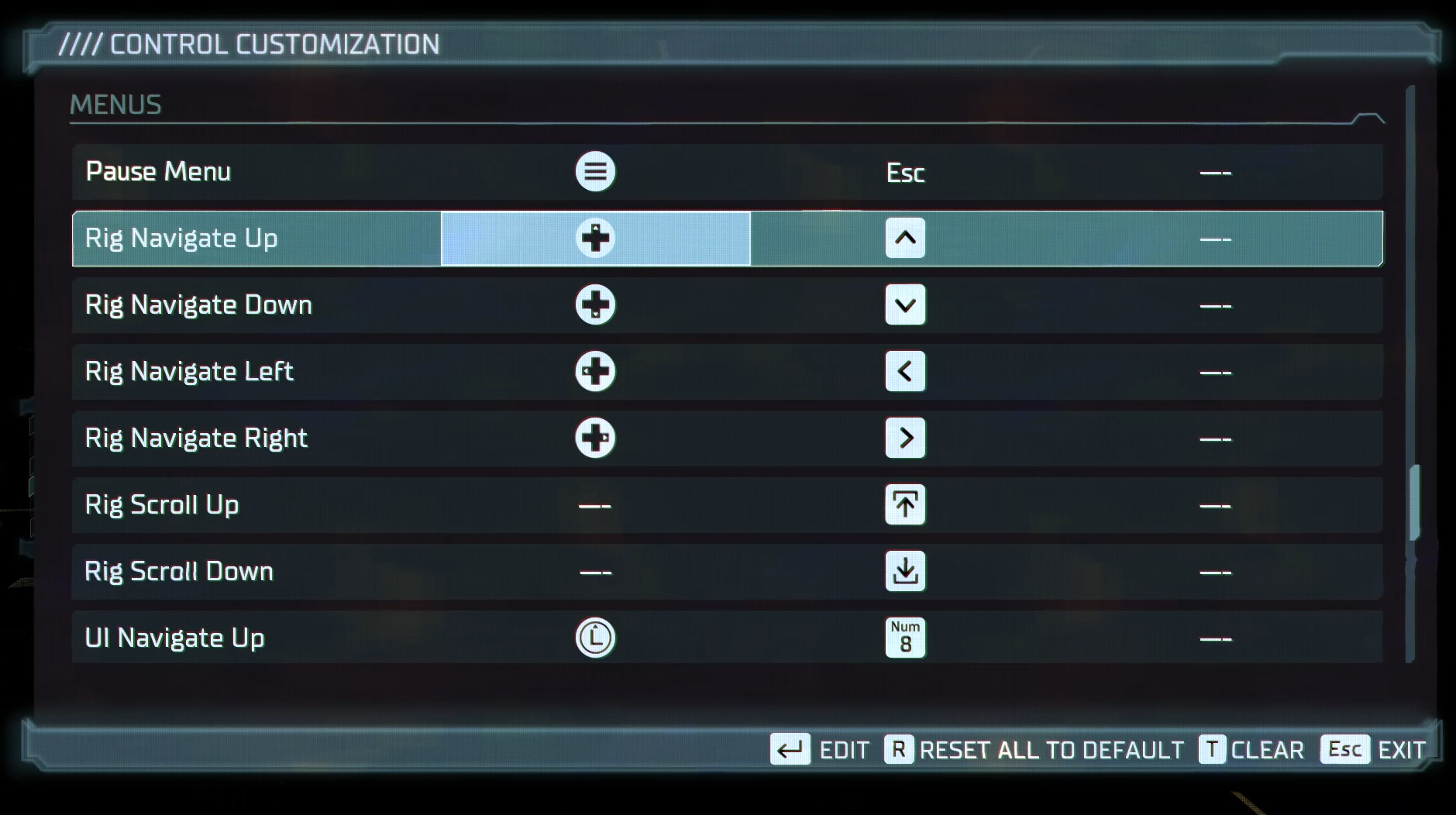Viewport: 1456px width, 815px height.
Task: Click the D-pad right icon for Rig Navigate Right
Action: pos(594,438)
